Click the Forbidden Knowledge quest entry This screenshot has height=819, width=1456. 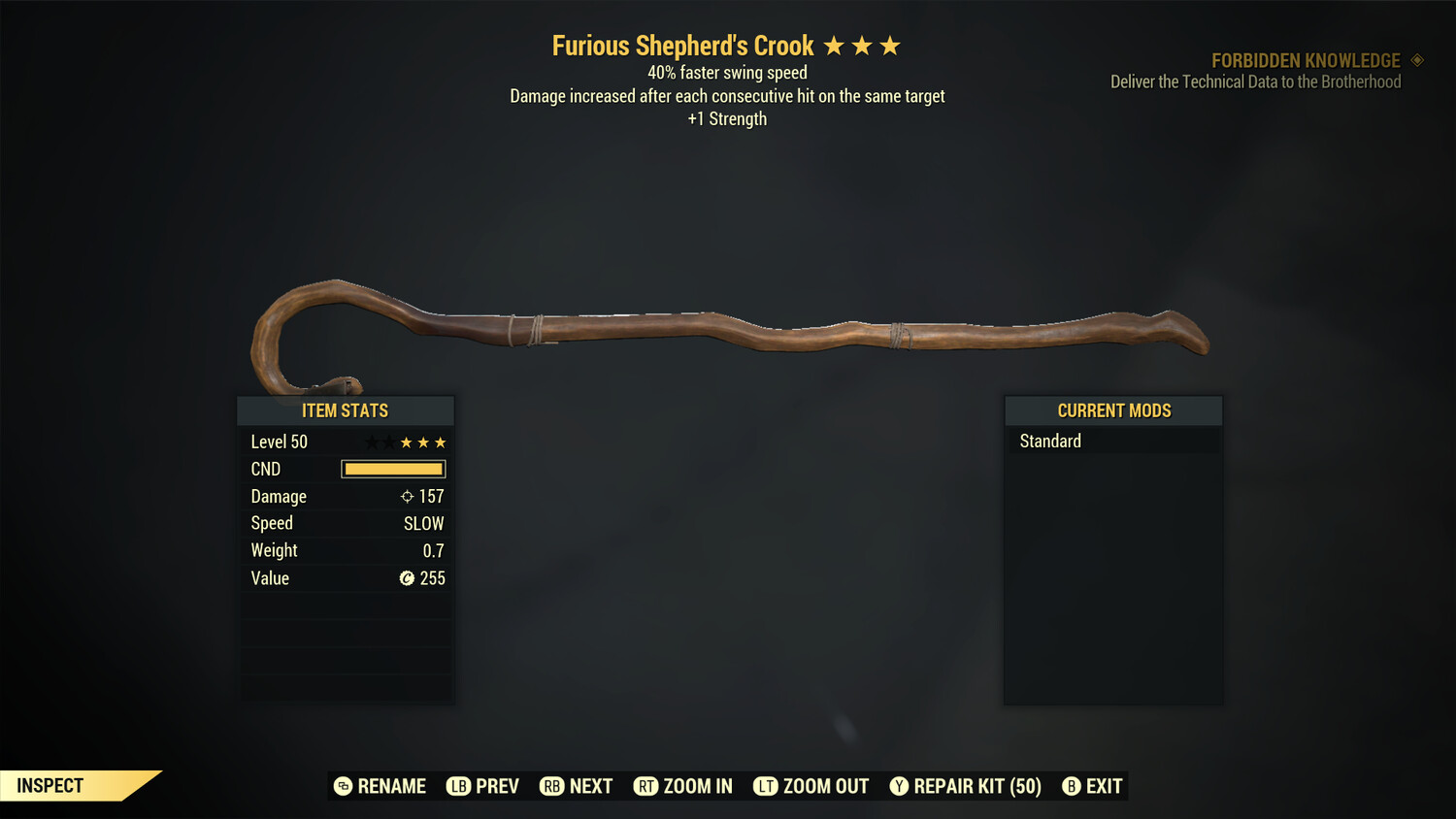coord(1305,60)
